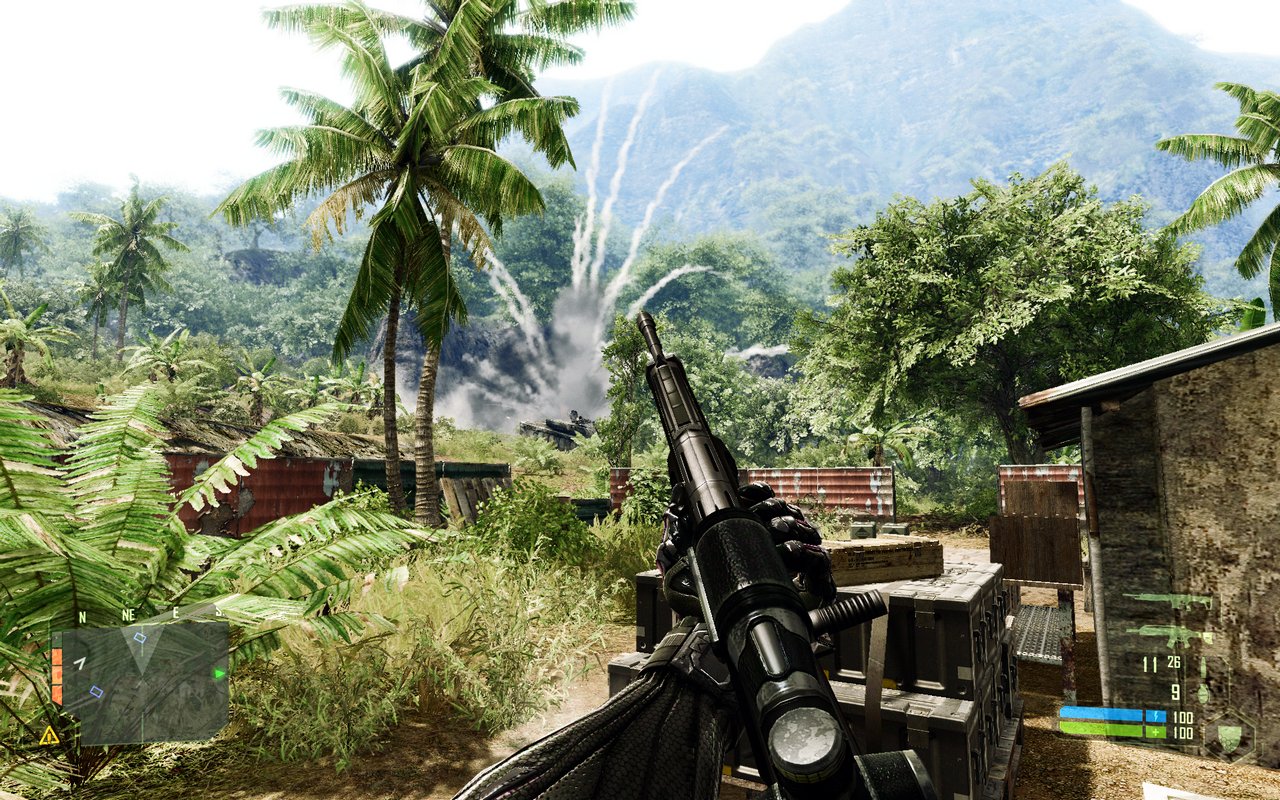Click the lightning energy icon on the suit HUD
Screen dimensions: 1280x800
click(1155, 714)
